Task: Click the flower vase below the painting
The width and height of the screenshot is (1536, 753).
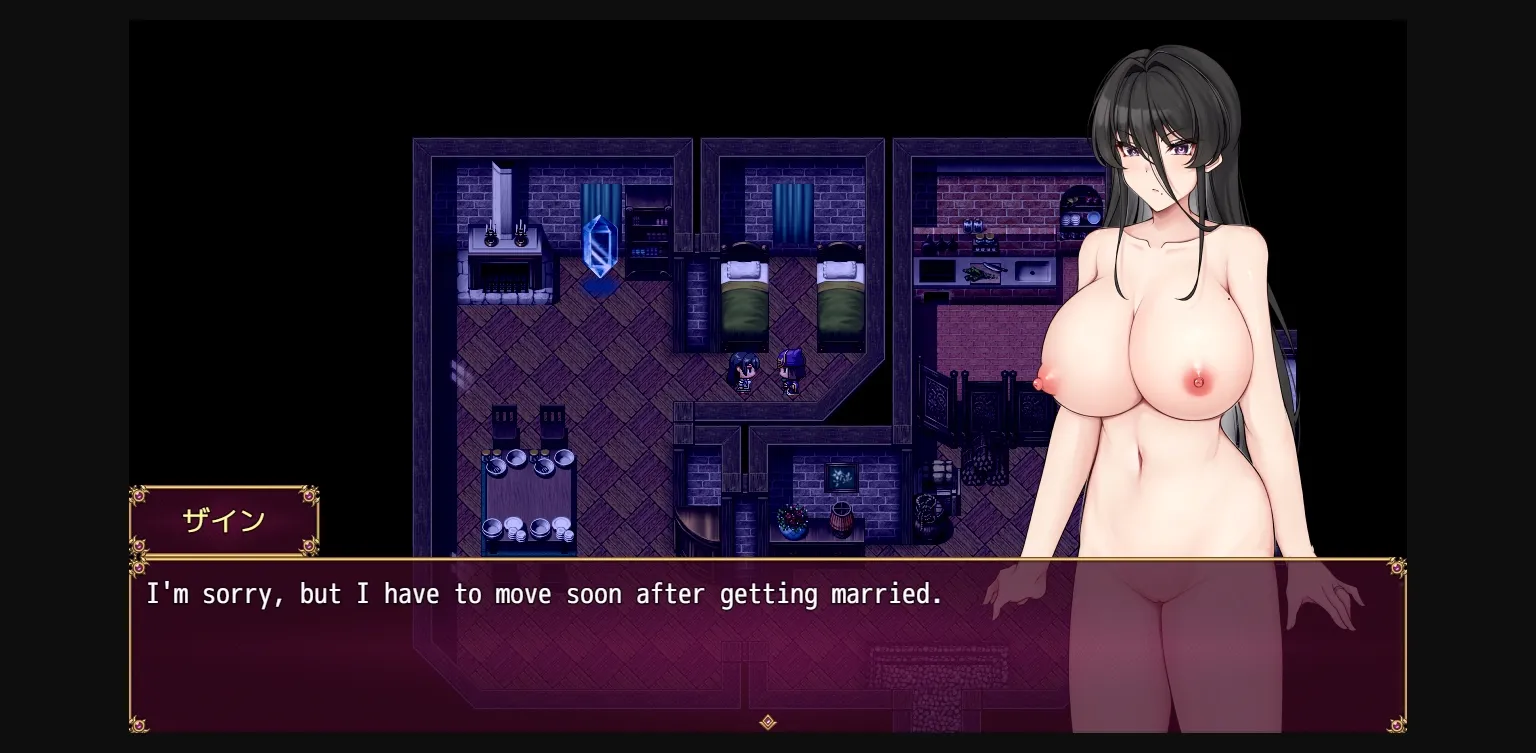Action: point(791,522)
